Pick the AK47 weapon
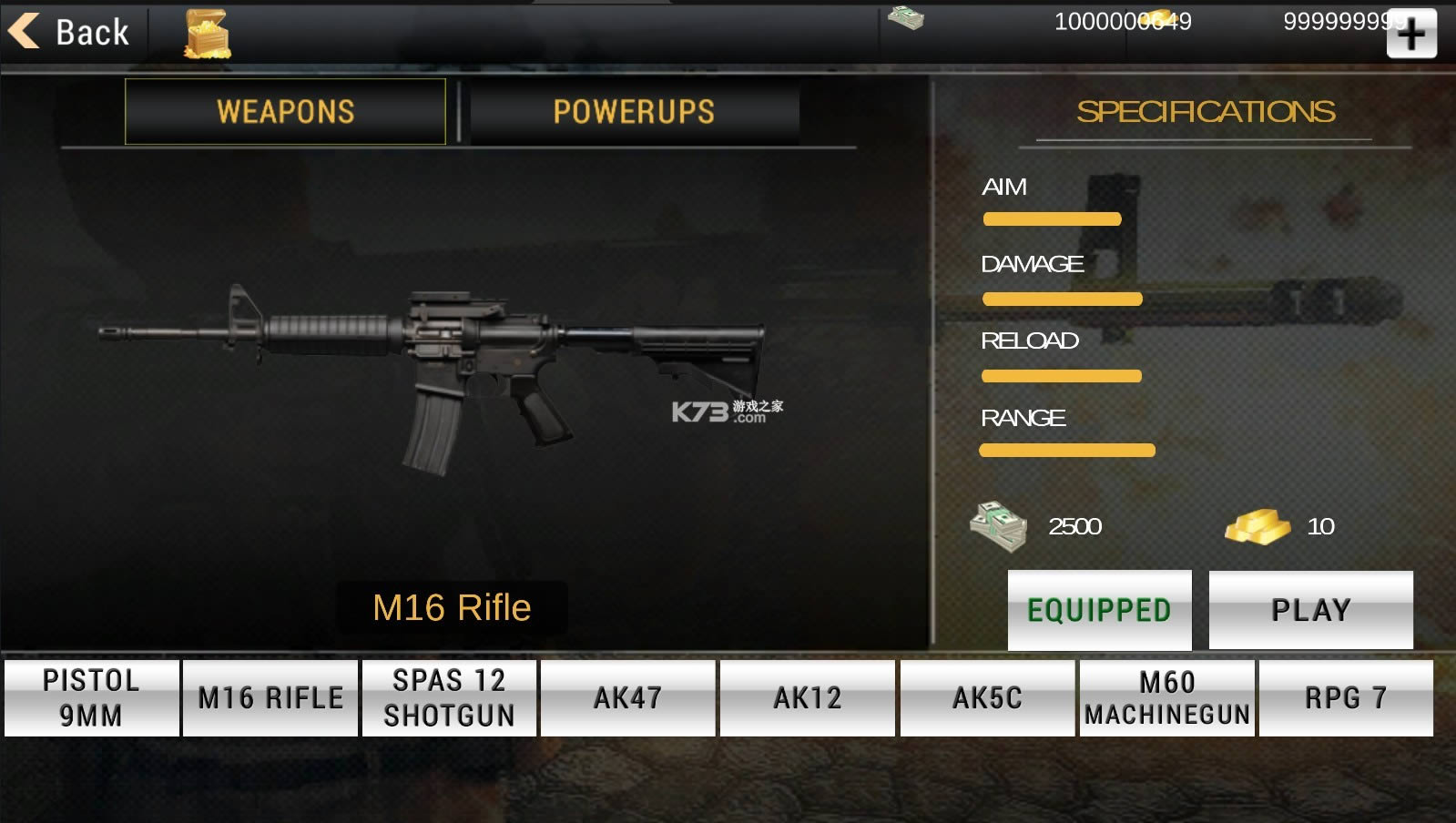 (627, 697)
